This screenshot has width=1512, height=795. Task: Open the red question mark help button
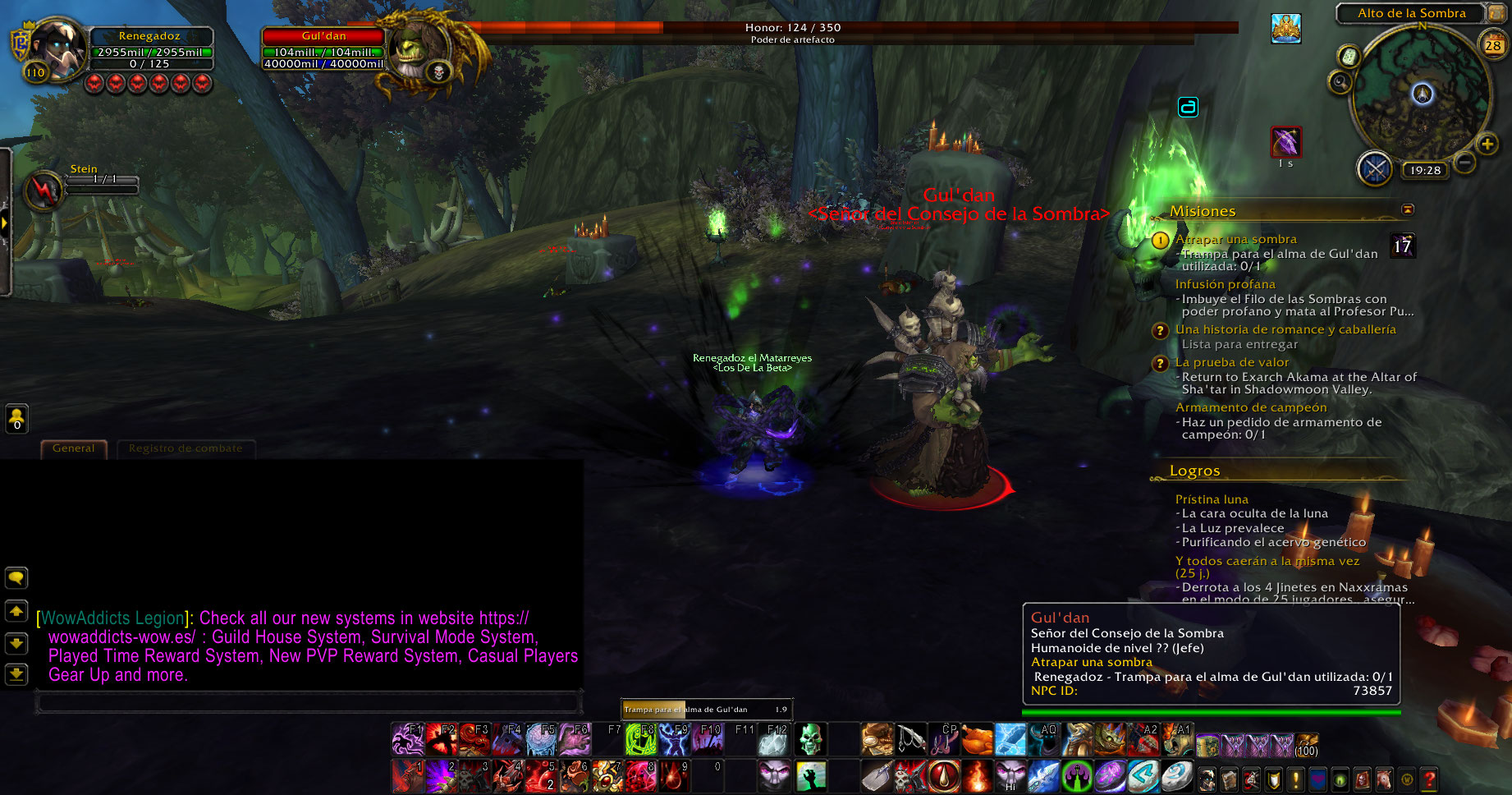coord(1429,779)
